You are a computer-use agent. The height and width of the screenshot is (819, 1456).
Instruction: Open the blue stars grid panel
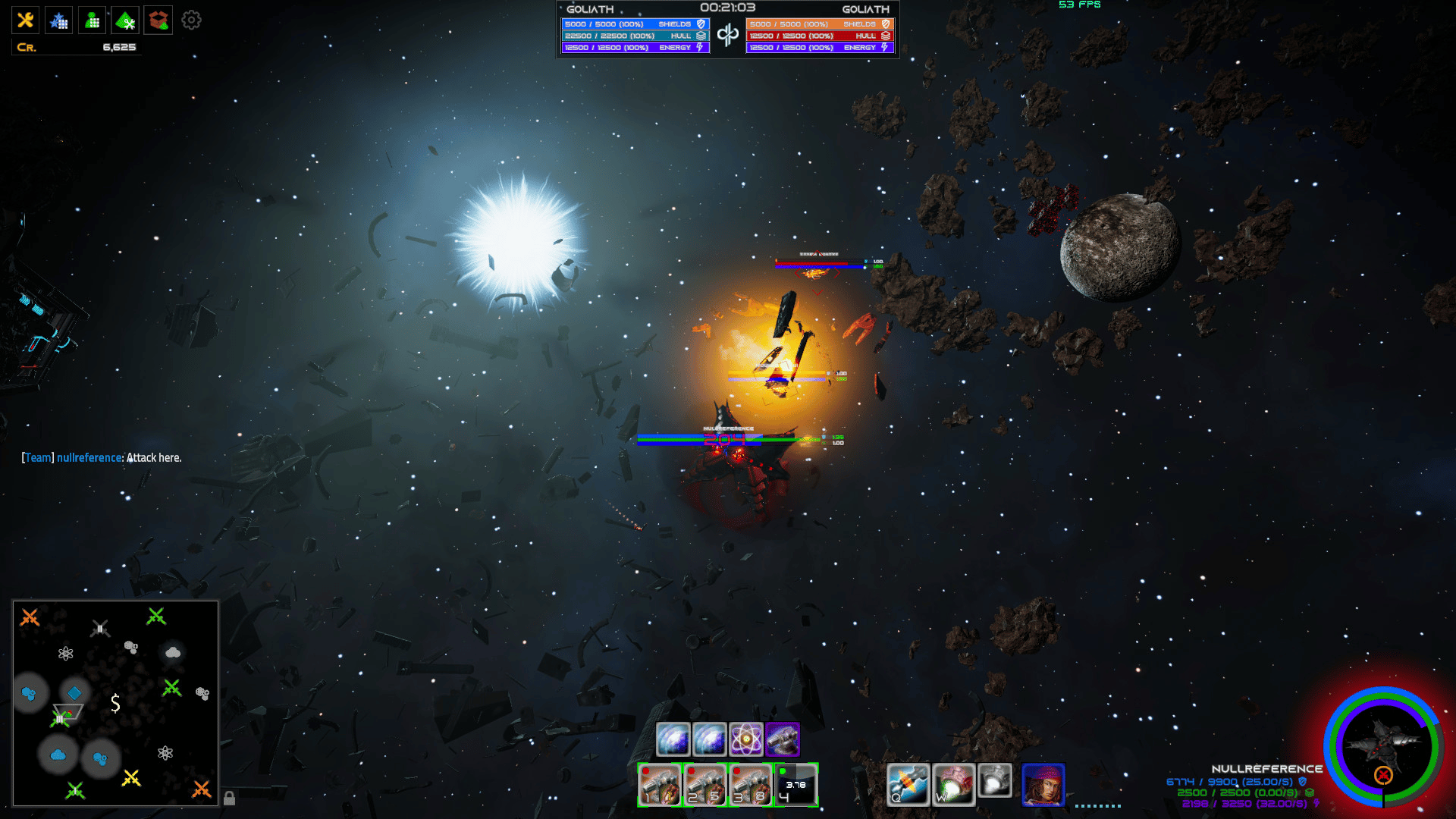[59, 20]
